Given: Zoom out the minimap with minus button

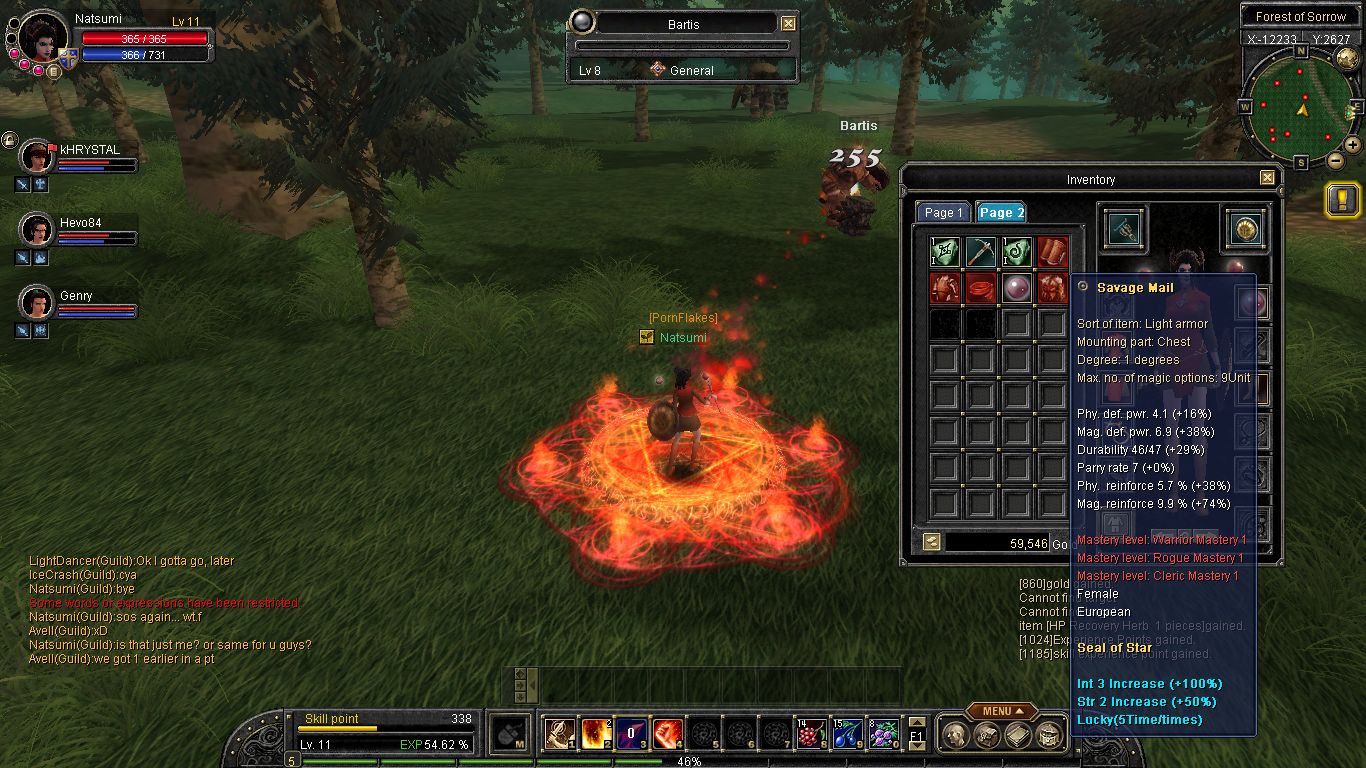Looking at the screenshot, I should point(1335,160).
